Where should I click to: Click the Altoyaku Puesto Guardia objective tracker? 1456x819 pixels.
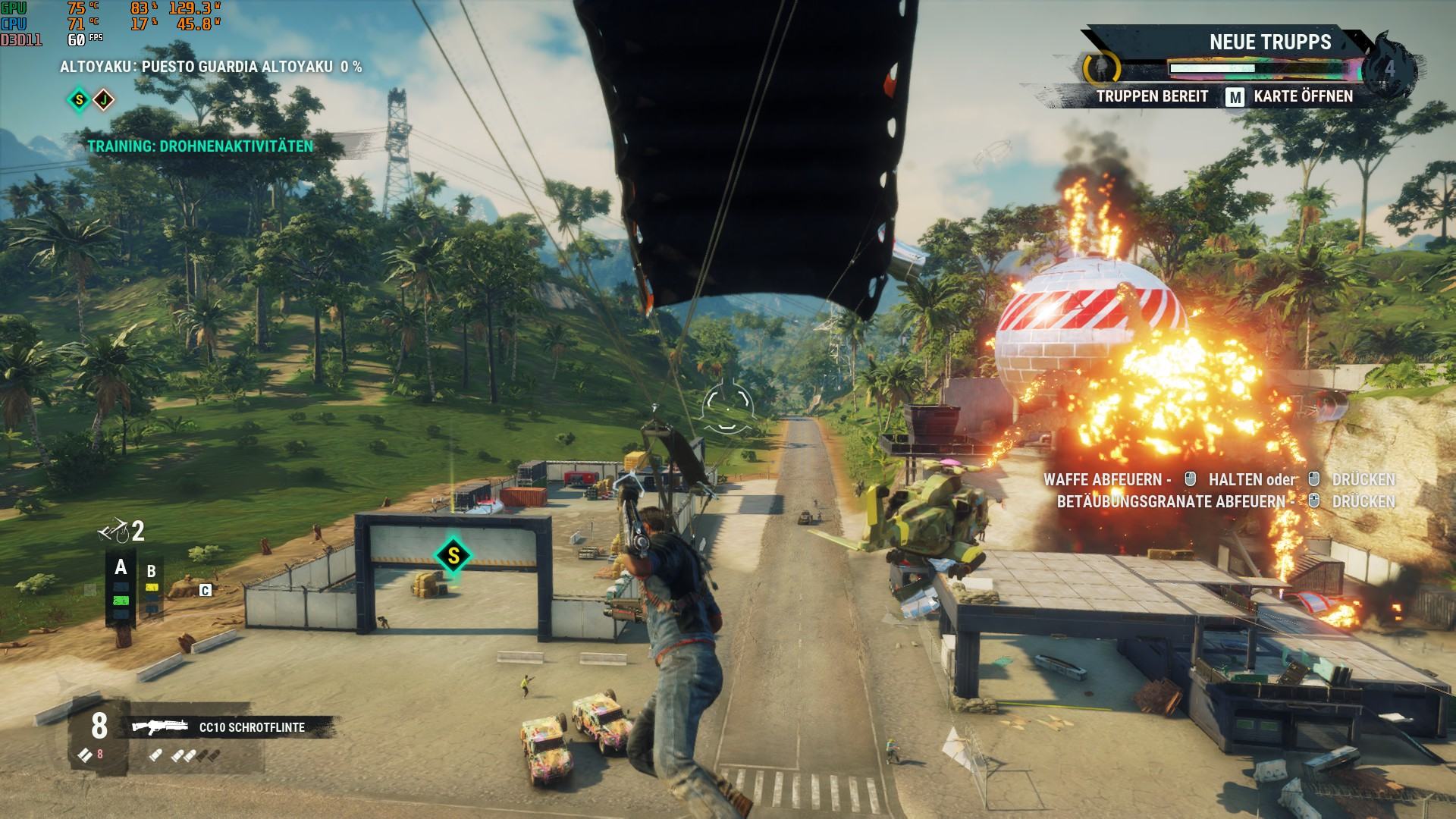pos(211,67)
